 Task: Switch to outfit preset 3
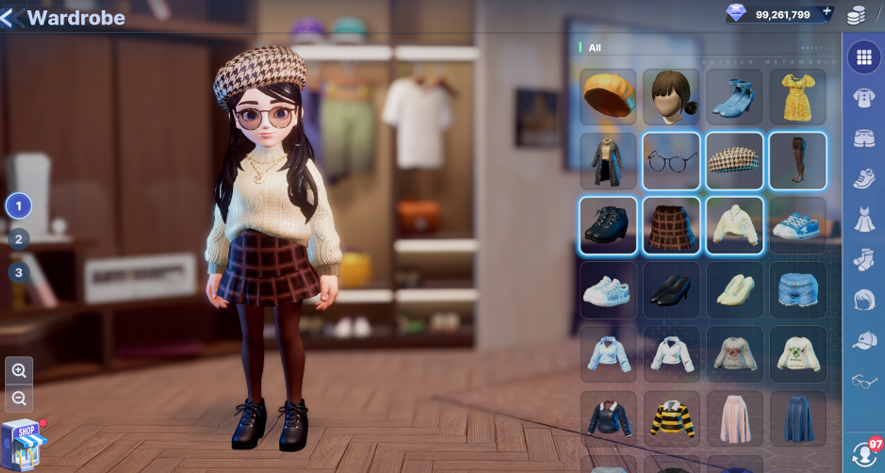pos(18,272)
